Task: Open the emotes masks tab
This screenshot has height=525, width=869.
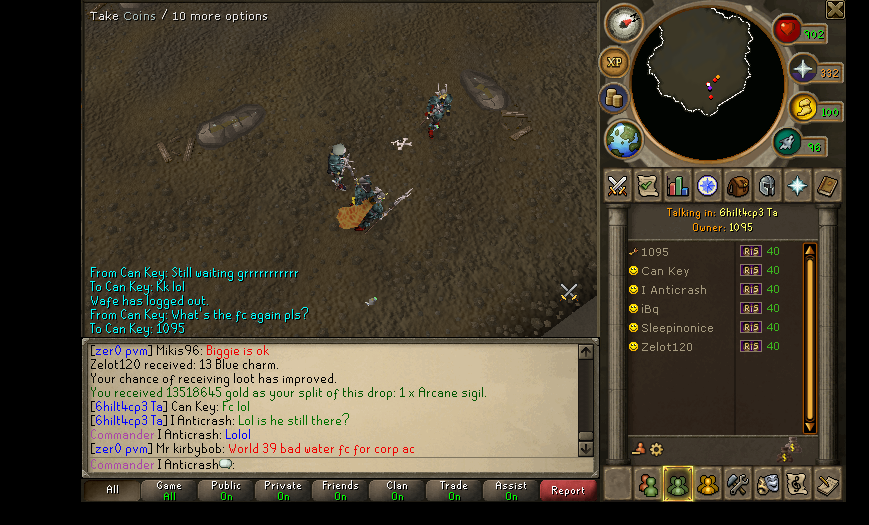Action: [x=767, y=484]
